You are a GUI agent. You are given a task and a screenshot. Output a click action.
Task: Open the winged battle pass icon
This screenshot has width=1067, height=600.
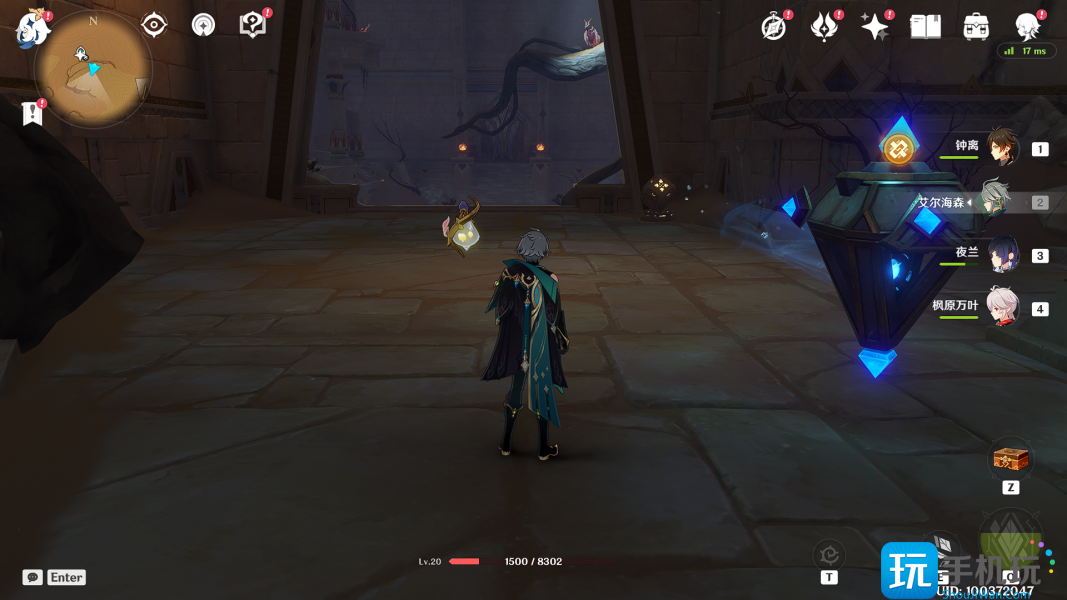[x=824, y=27]
